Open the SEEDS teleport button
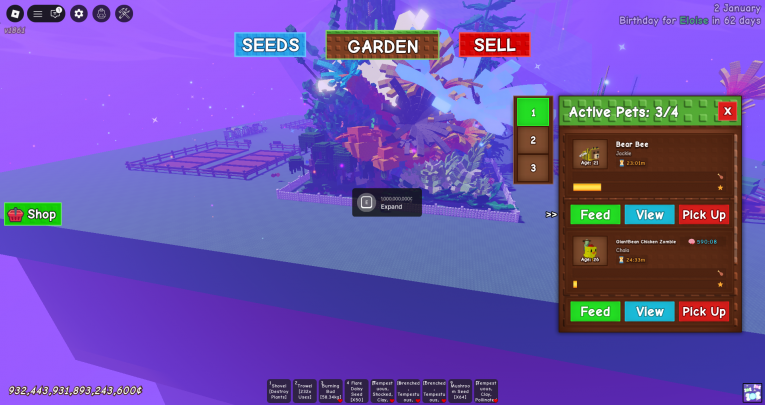 [x=270, y=45]
